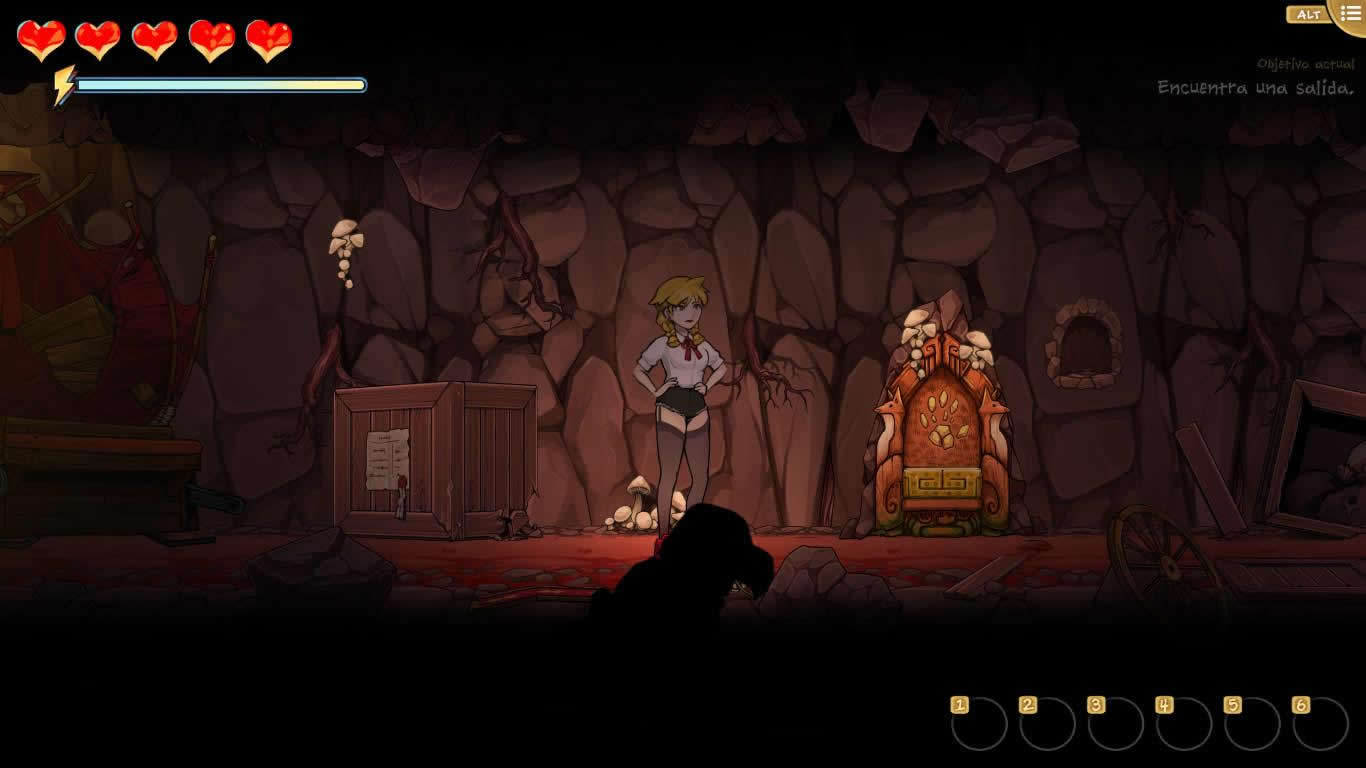Choose hotbar slot number 2

pos(1047,724)
